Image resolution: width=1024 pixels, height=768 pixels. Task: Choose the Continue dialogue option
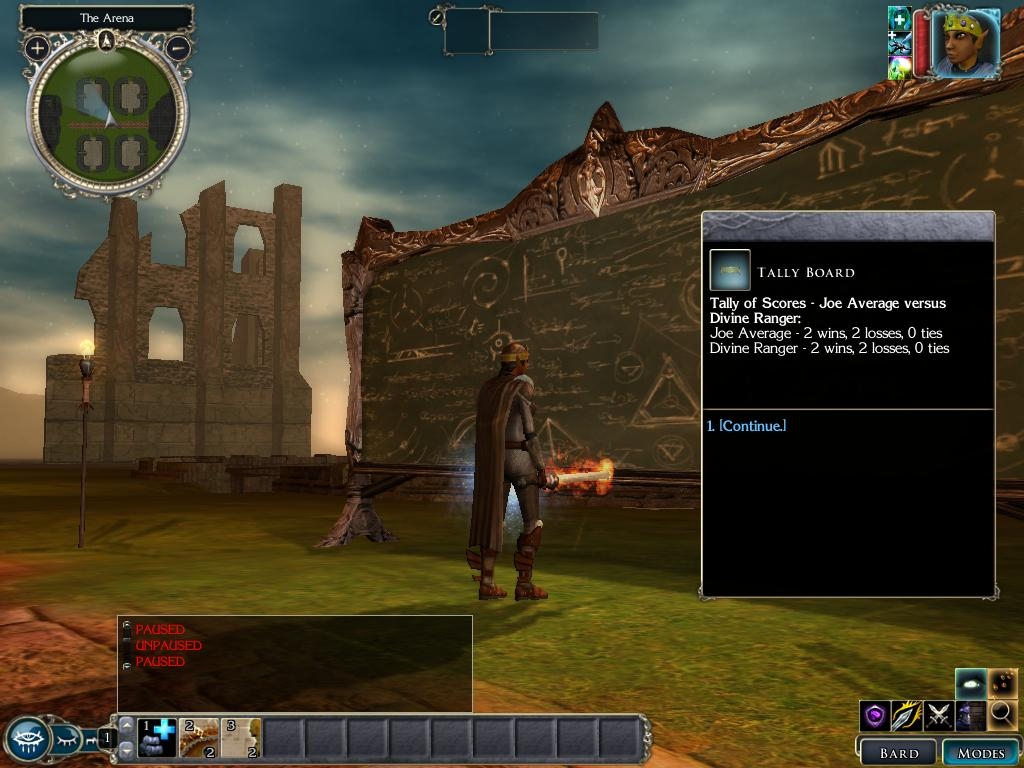click(x=746, y=426)
